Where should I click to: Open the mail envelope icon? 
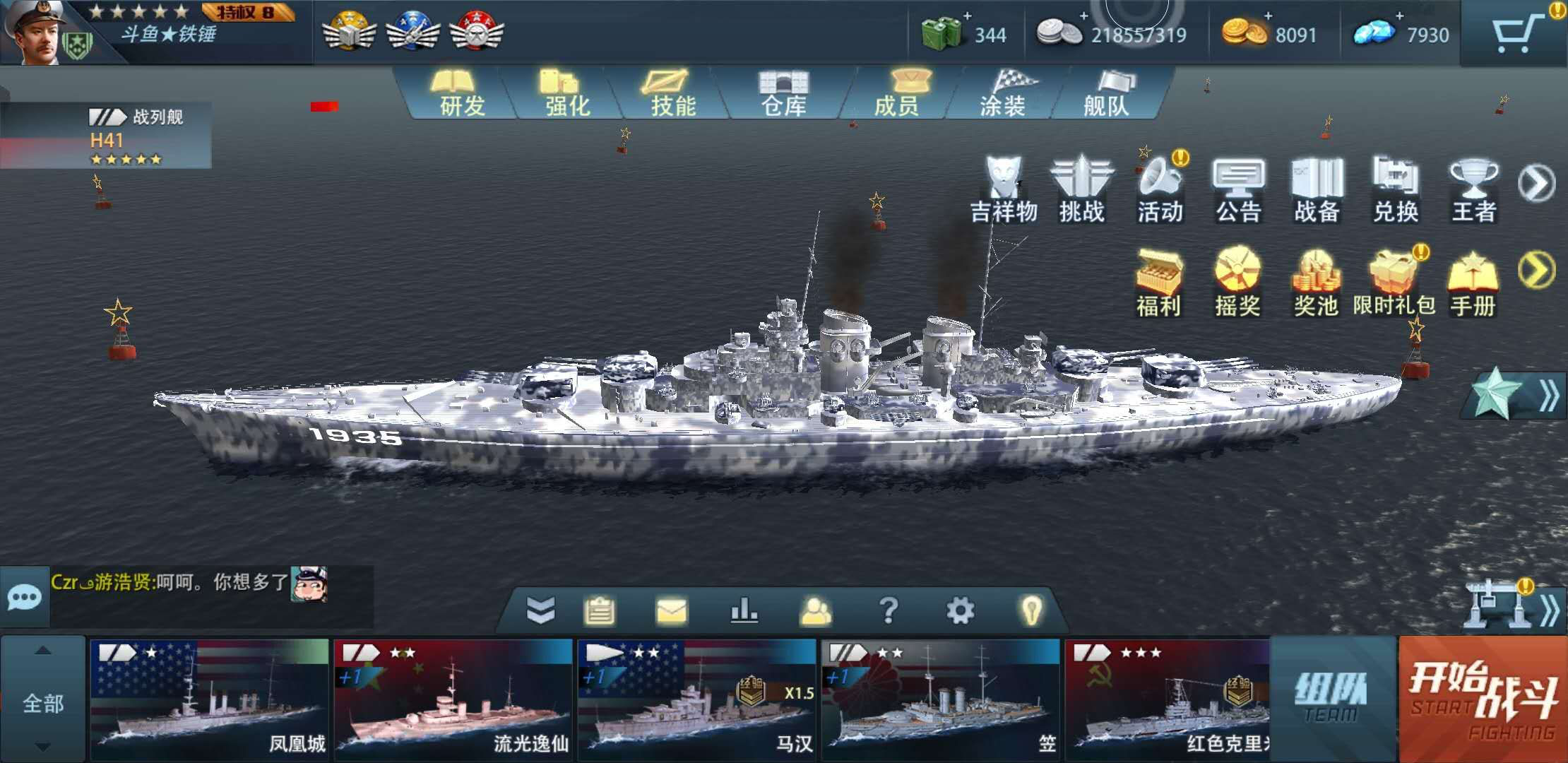(x=671, y=610)
